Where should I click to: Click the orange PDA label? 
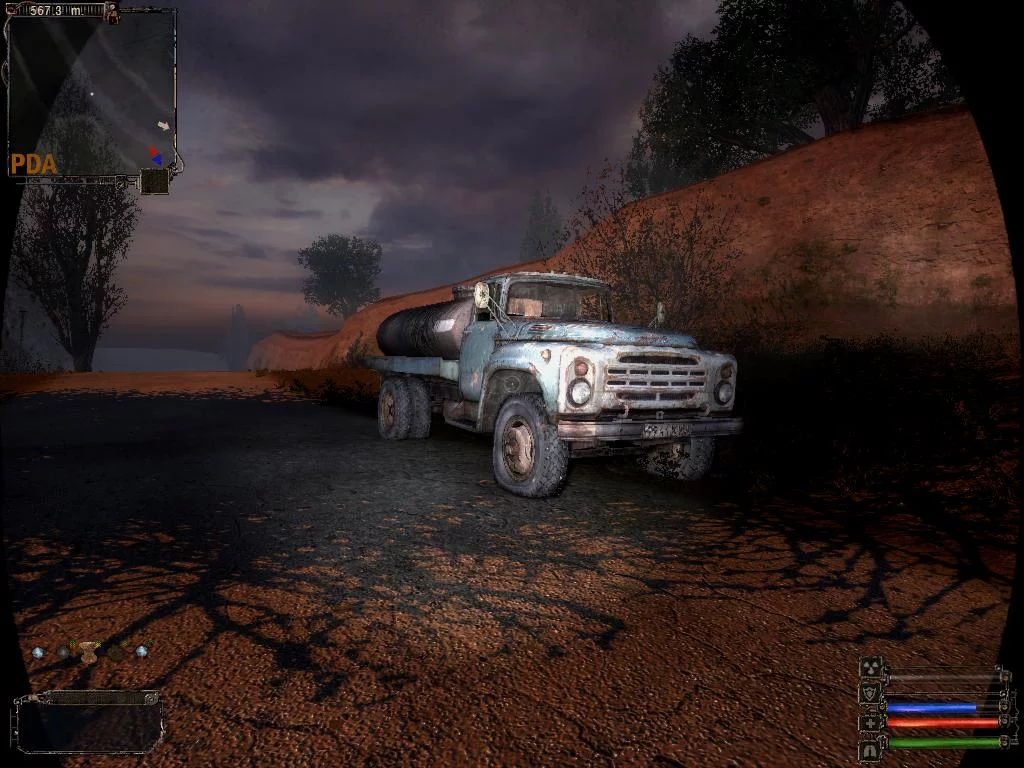[33, 165]
